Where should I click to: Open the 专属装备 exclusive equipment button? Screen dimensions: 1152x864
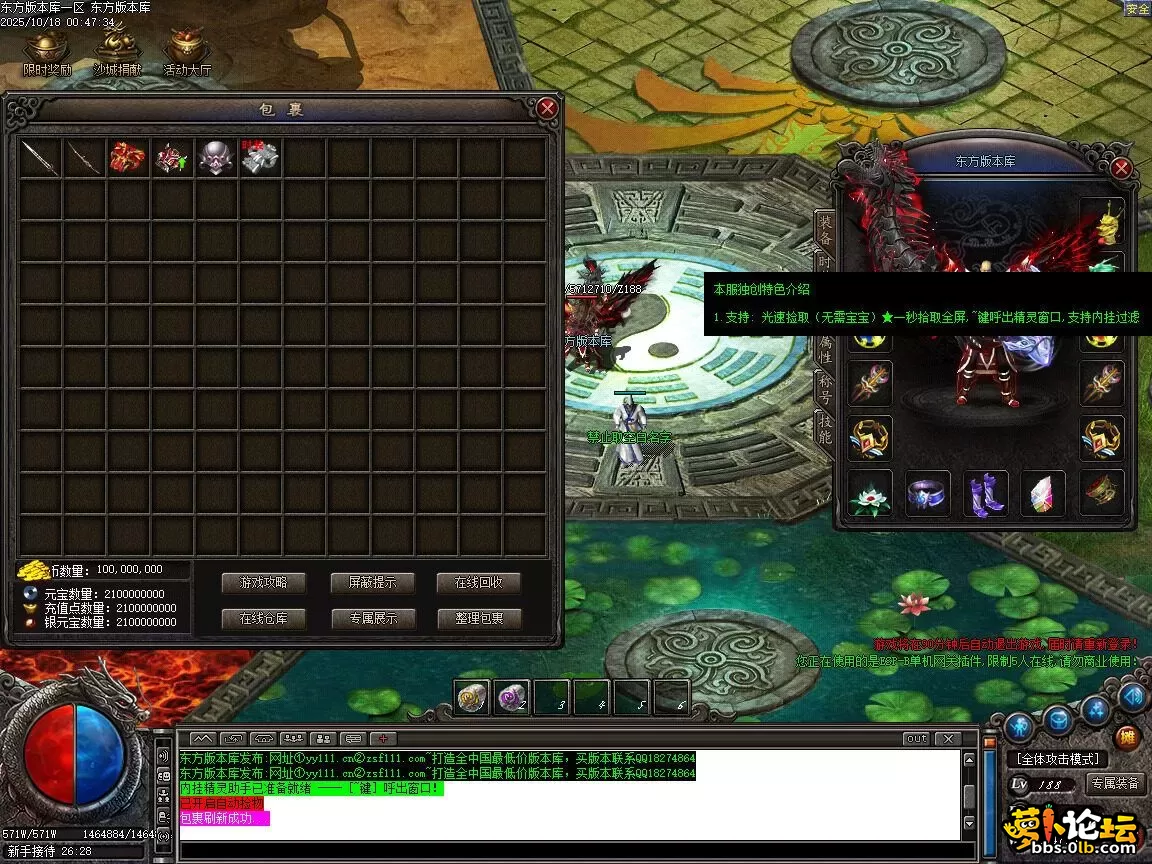pyautogui.click(x=1116, y=784)
